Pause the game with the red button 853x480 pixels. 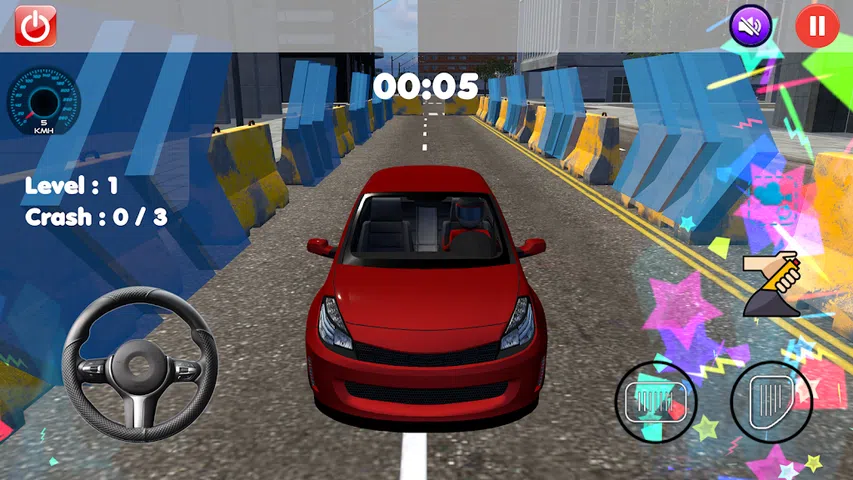coord(817,26)
